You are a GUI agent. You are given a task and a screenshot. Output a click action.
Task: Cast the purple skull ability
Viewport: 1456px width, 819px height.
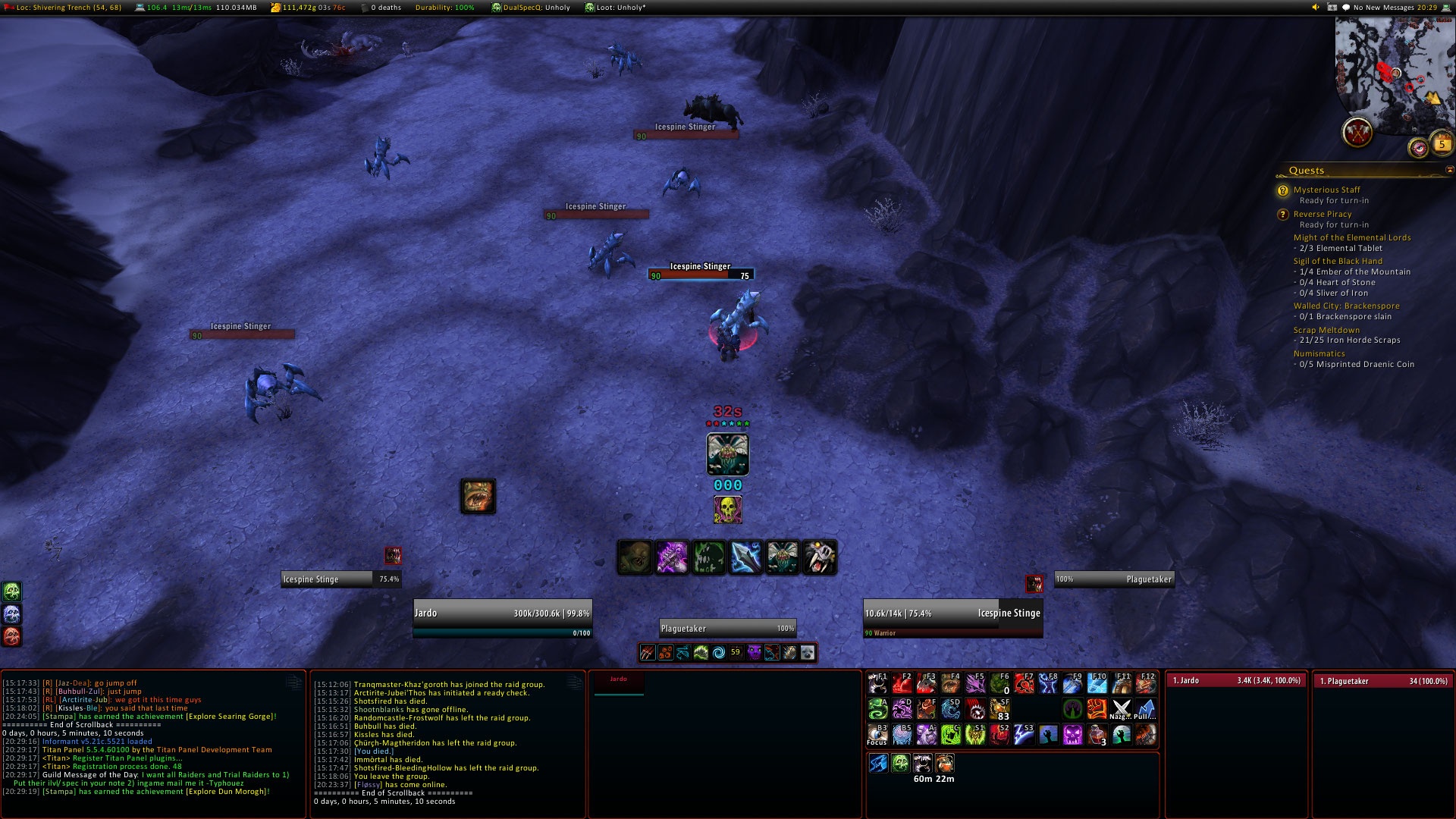[1072, 734]
